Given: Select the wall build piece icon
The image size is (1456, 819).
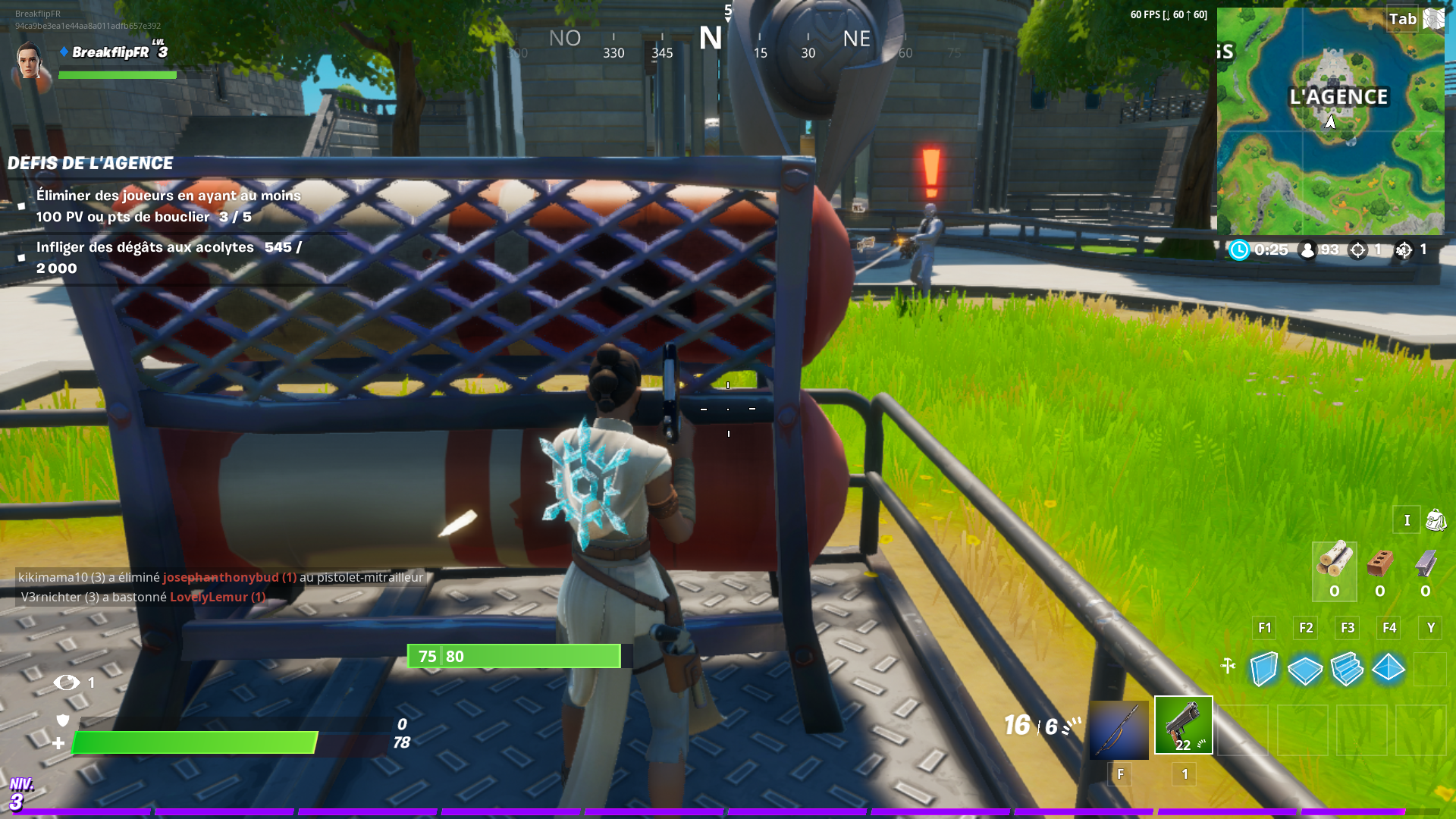Looking at the screenshot, I should tap(1263, 669).
